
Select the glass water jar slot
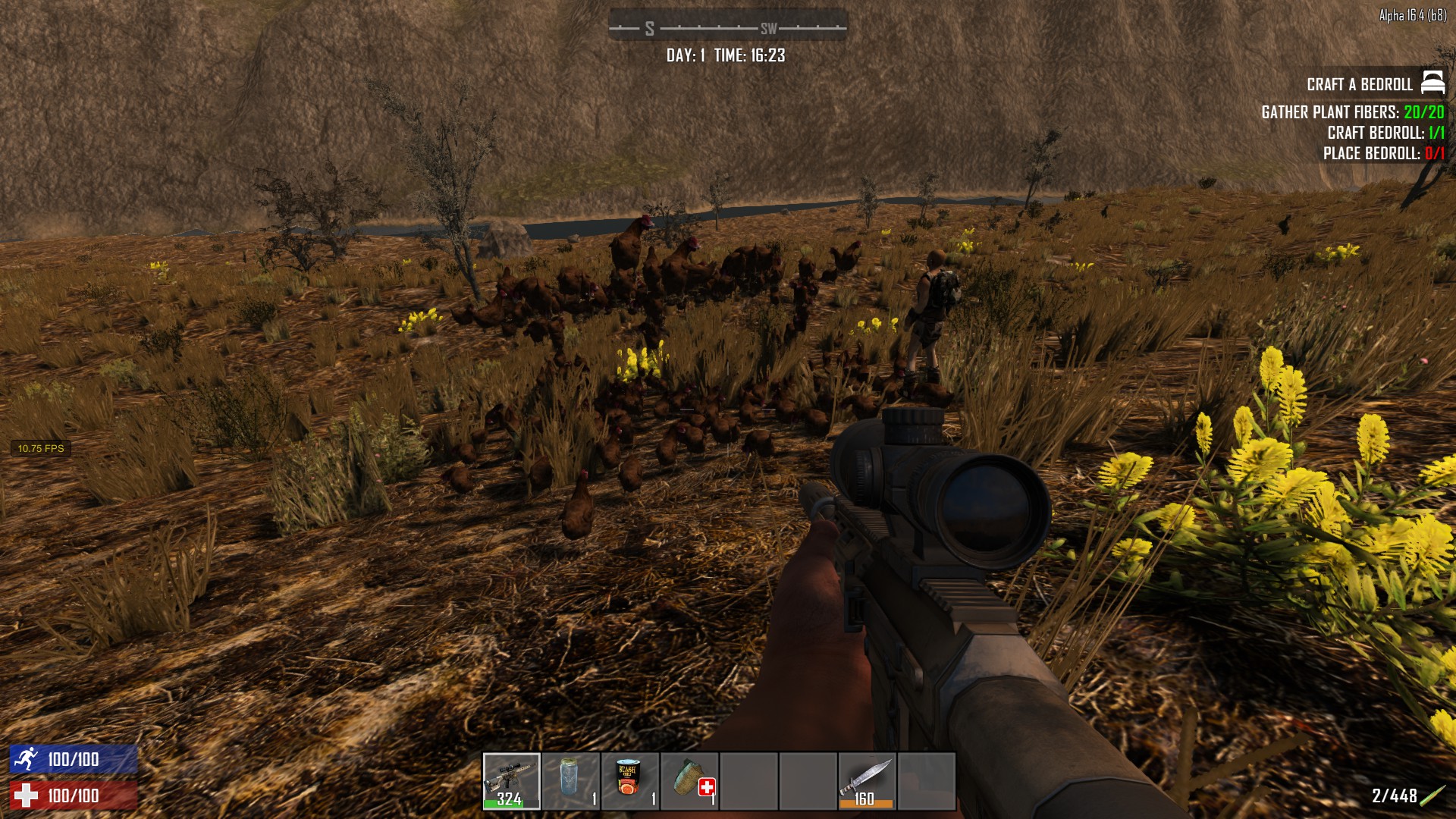(571, 781)
